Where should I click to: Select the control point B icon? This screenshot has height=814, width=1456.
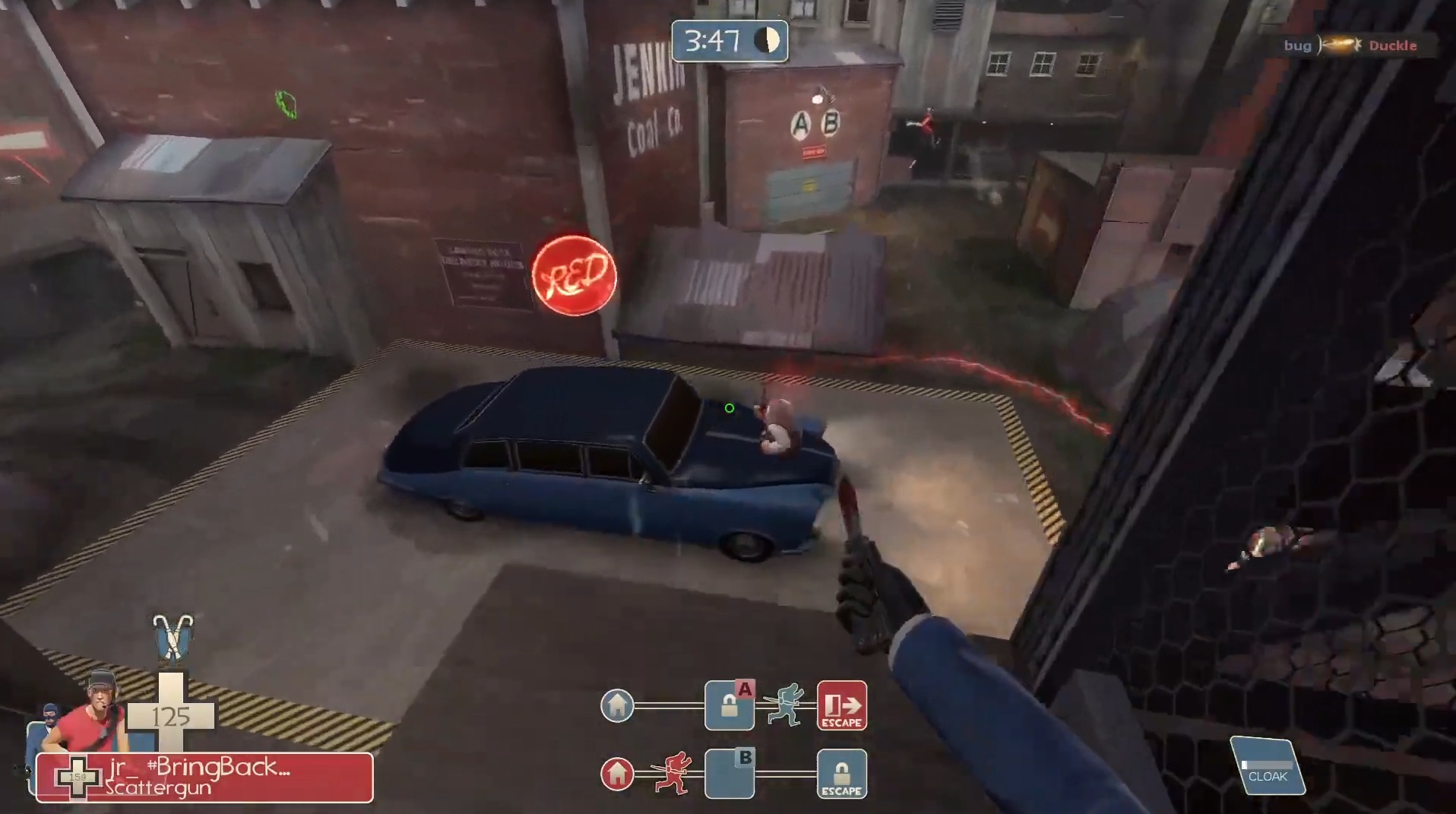pyautogui.click(x=730, y=774)
